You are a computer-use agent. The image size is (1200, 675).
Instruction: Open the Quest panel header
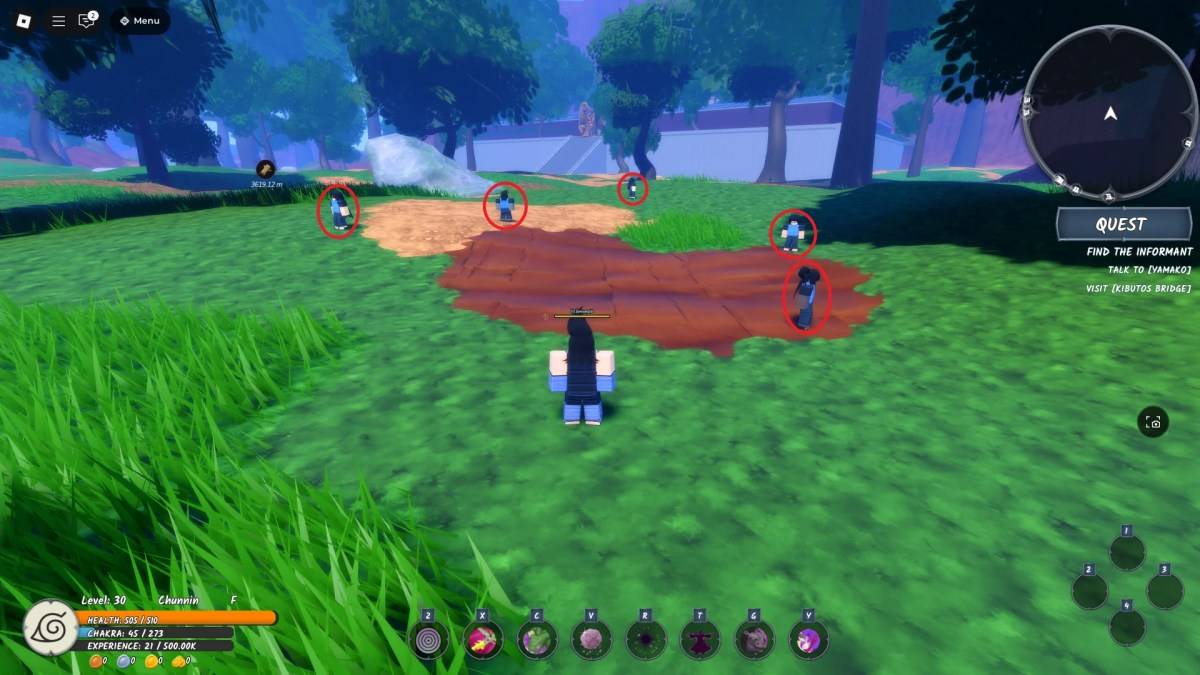point(1120,224)
